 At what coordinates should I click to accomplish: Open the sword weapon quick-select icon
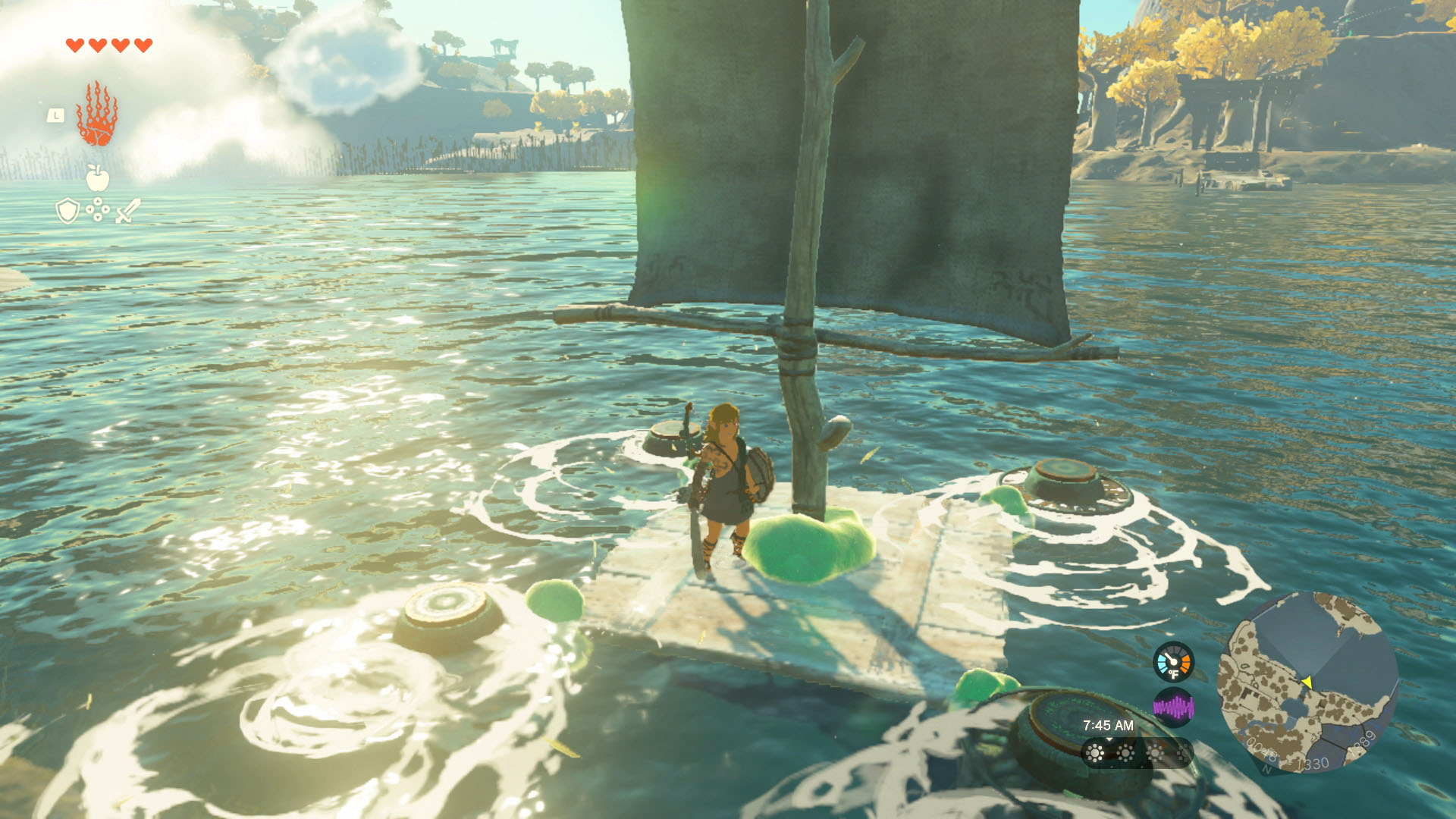[x=127, y=211]
